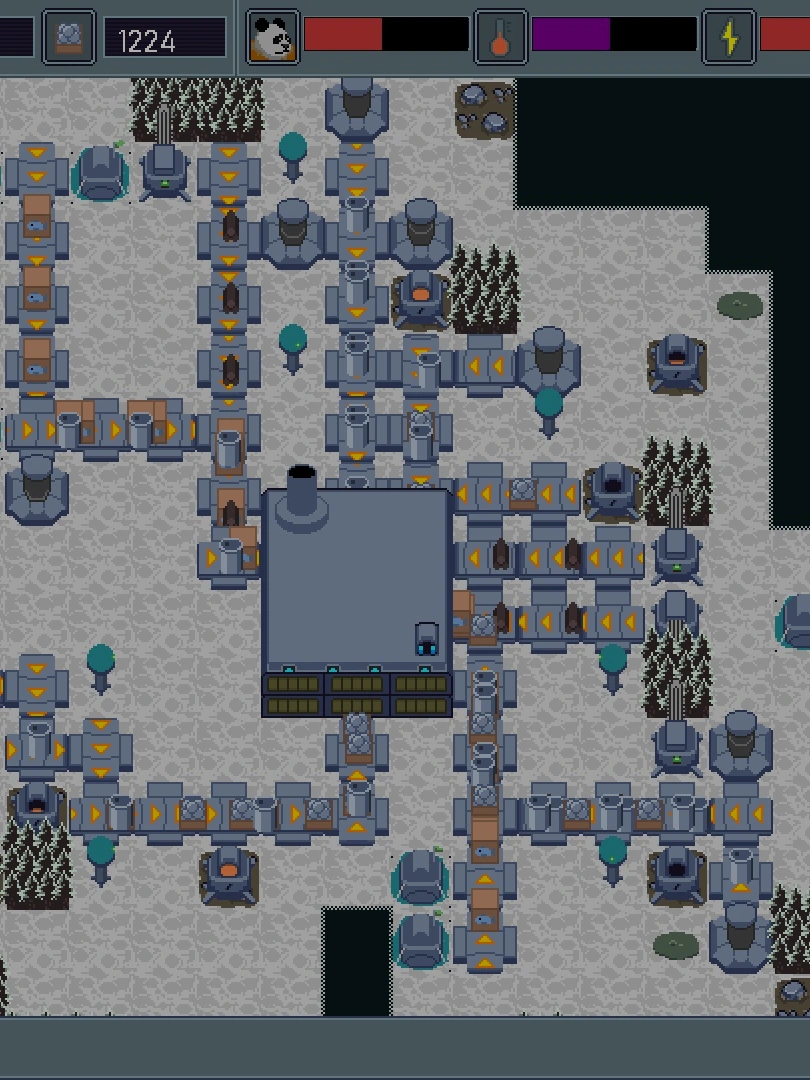Image resolution: width=810 pixels, height=1080 pixels.
Task: Click the stone resource icon
Action: [69, 38]
